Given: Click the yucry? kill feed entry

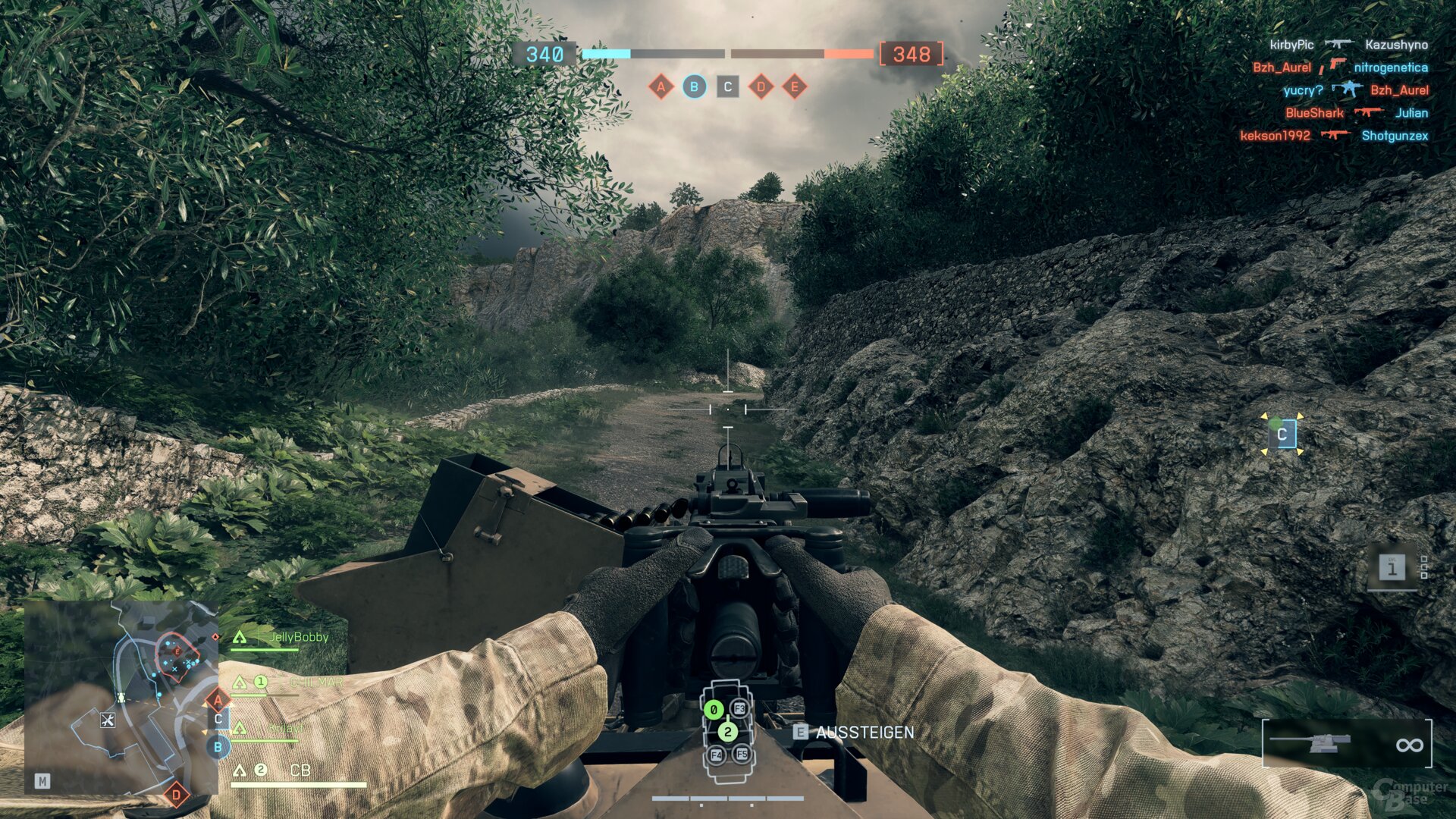Looking at the screenshot, I should pyautogui.click(x=1303, y=90).
